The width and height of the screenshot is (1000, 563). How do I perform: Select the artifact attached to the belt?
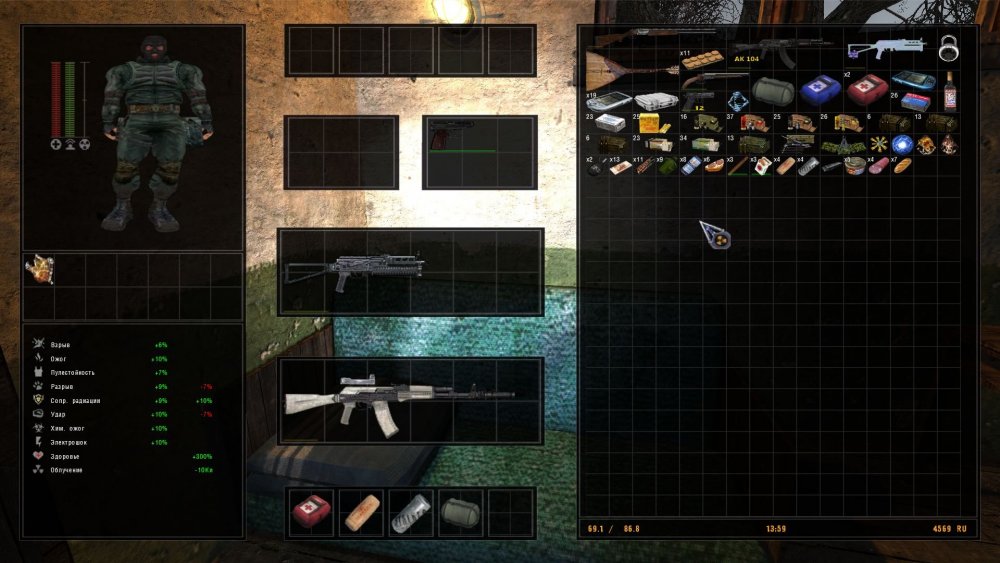(39, 268)
